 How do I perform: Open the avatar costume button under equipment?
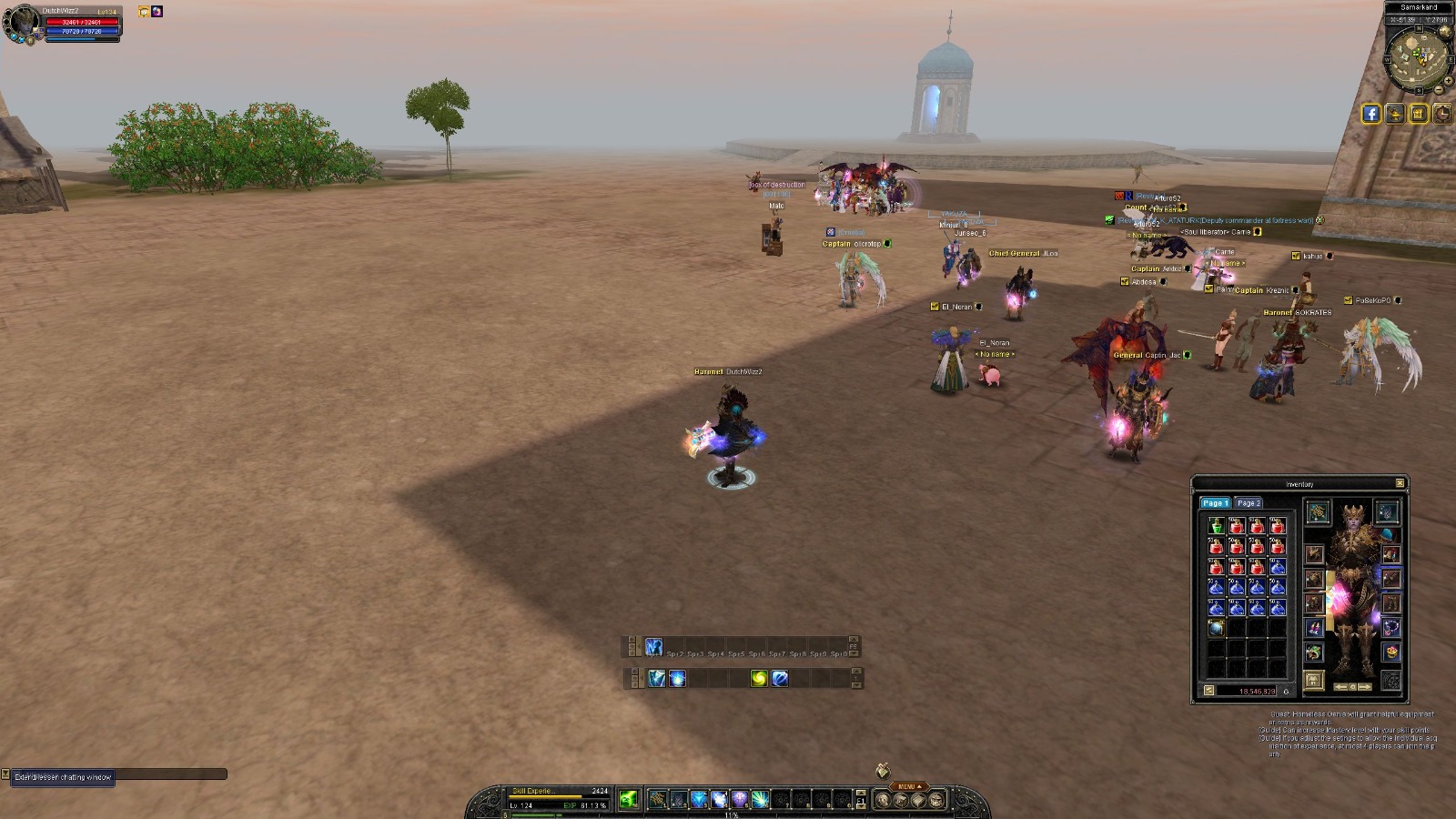coord(1313,680)
